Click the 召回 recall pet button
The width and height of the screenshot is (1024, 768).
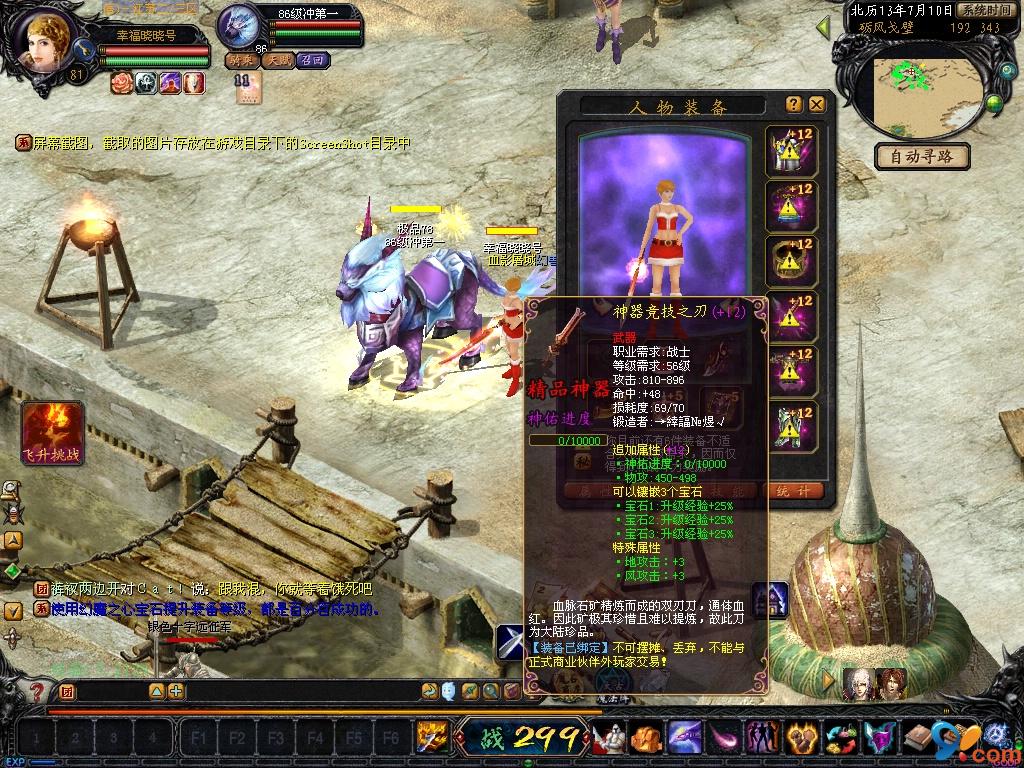click(312, 60)
